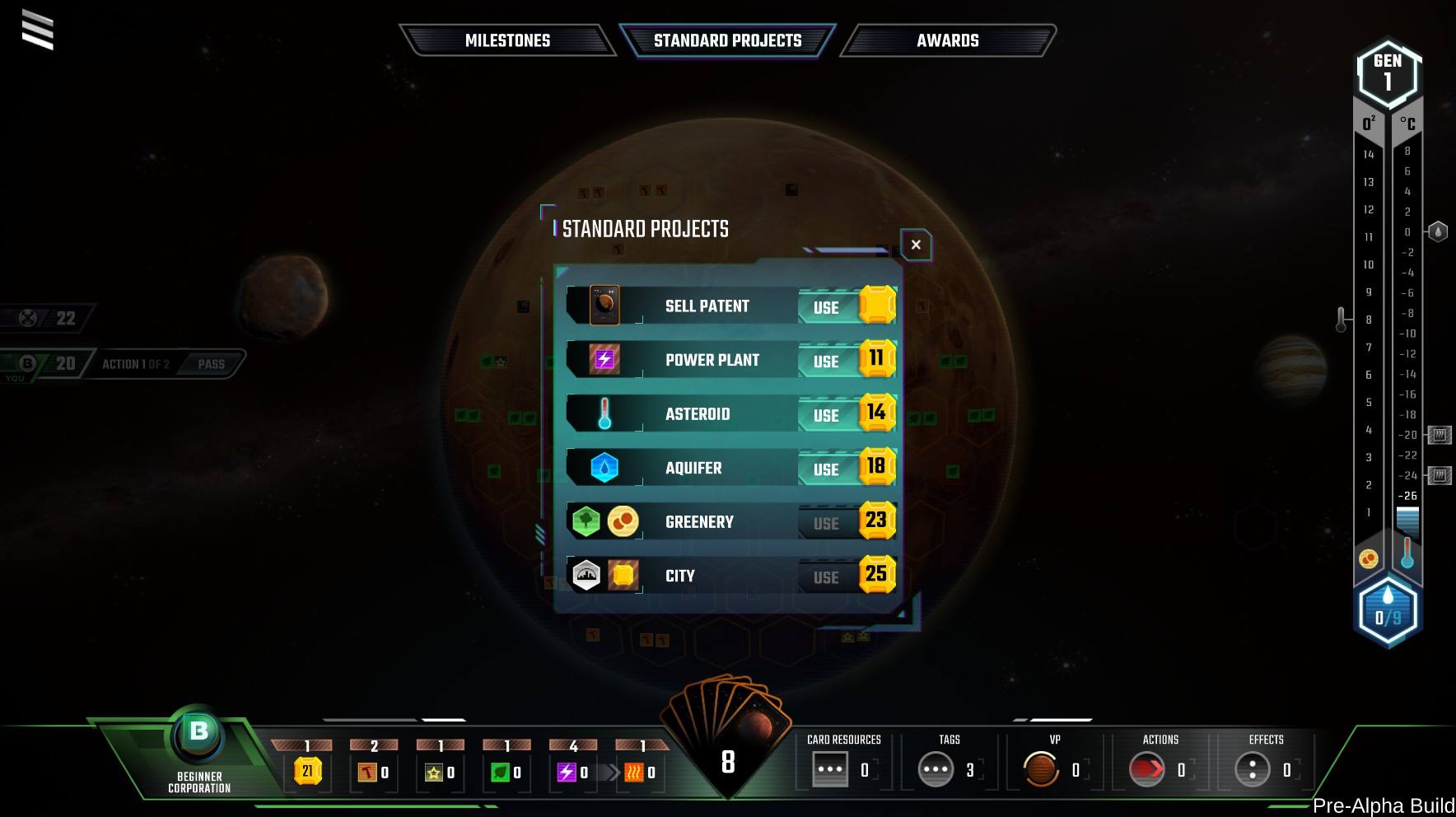
Task: Open the striped menu icon
Action: (x=38, y=30)
